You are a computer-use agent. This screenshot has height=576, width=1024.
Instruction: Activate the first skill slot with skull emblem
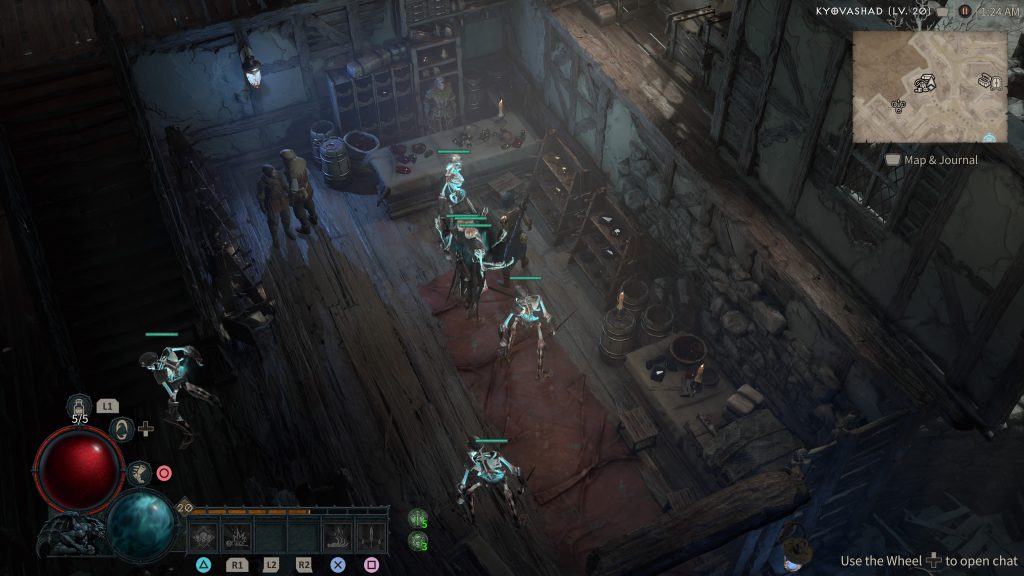coord(204,535)
